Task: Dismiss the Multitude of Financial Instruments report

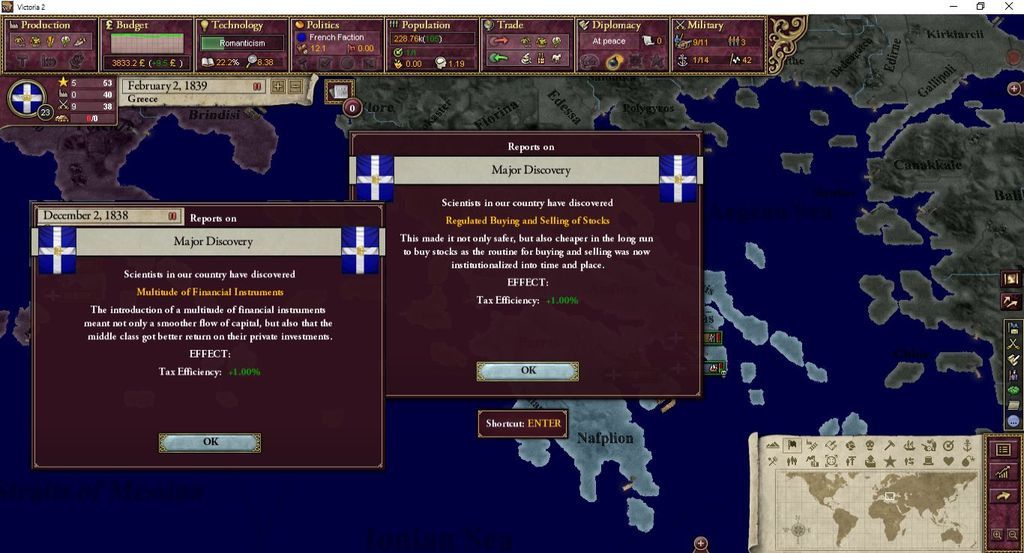Action: tap(210, 442)
